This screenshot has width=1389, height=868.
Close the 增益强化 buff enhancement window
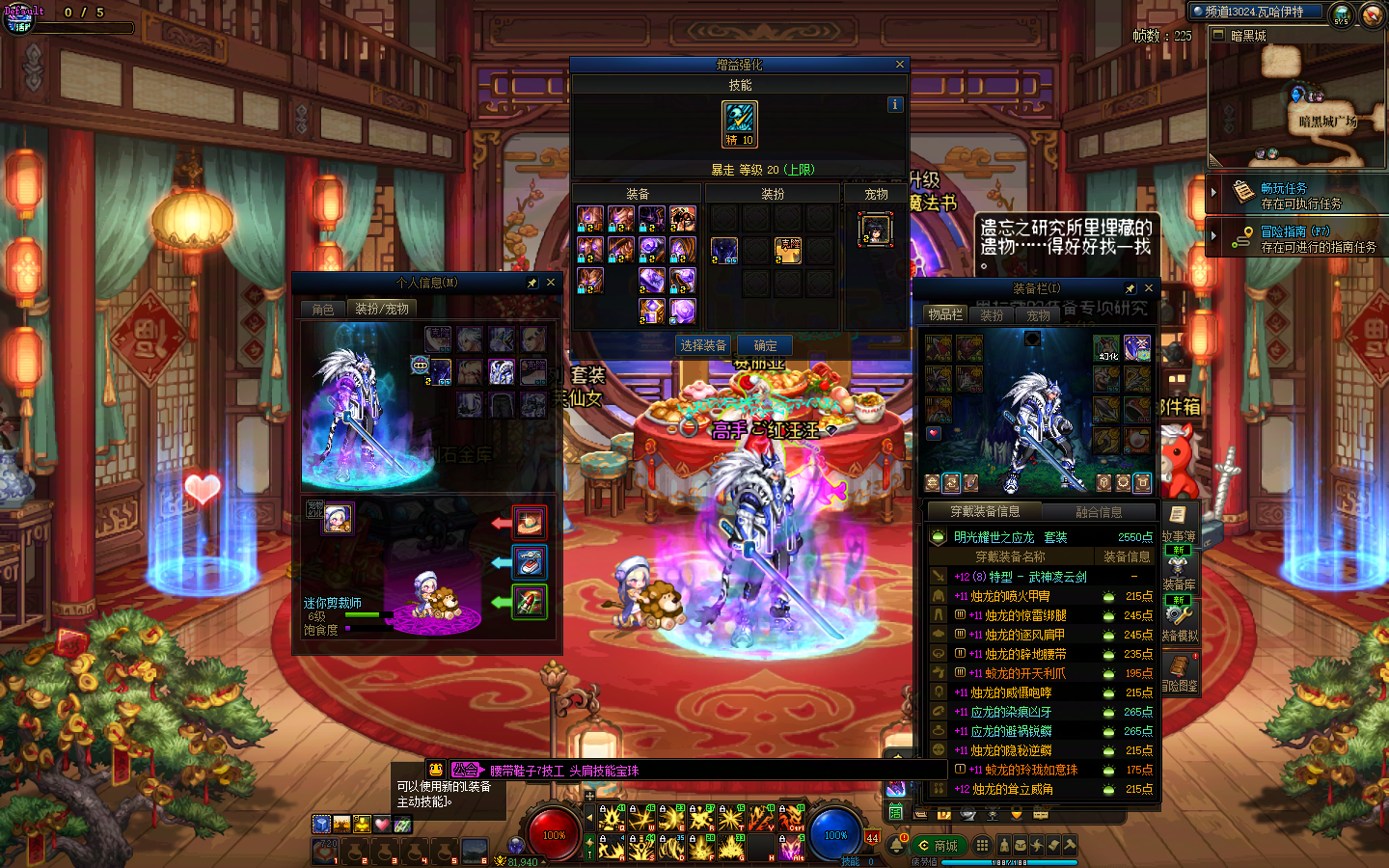click(x=900, y=65)
